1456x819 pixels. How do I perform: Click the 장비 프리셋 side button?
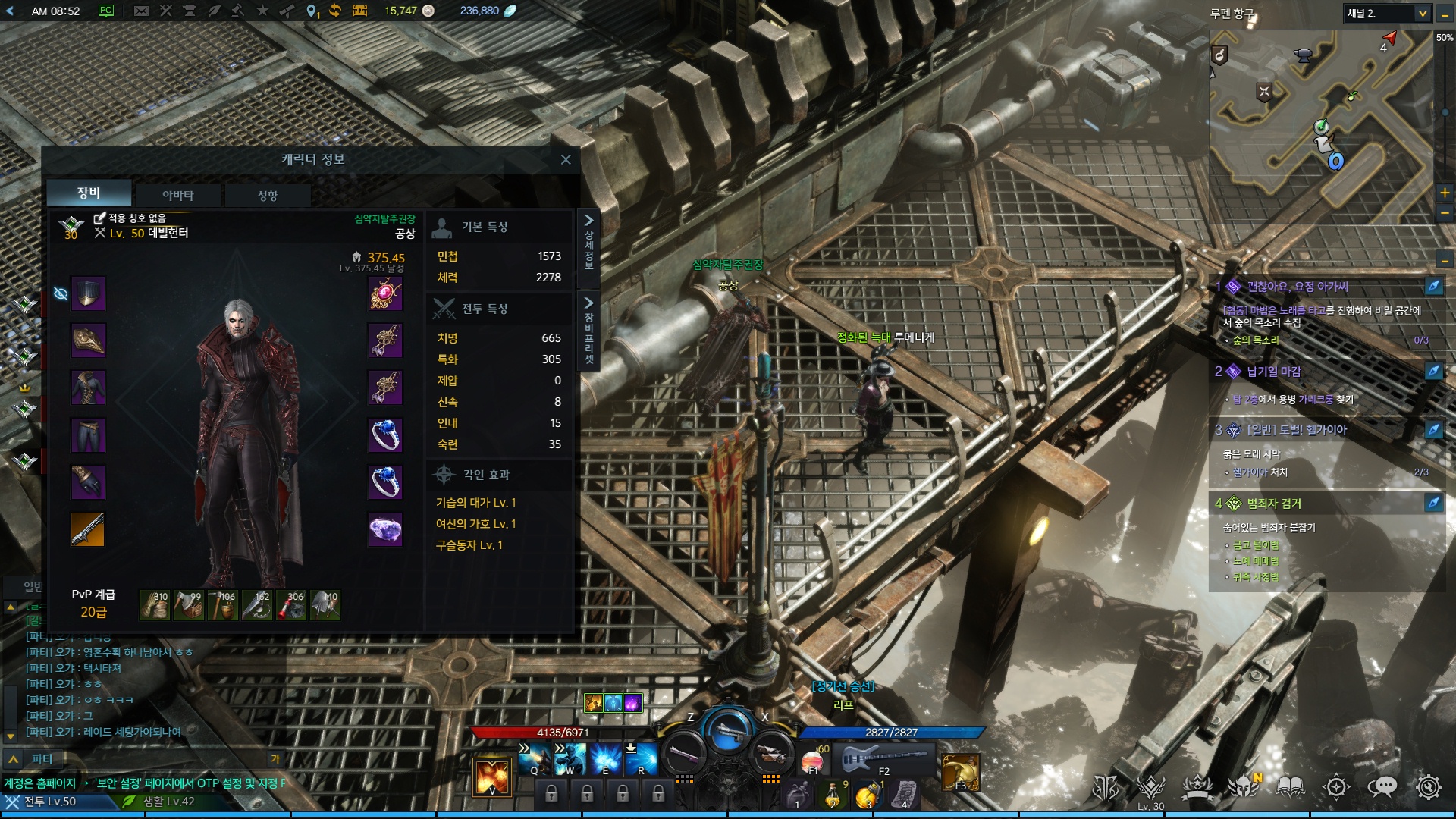click(588, 331)
